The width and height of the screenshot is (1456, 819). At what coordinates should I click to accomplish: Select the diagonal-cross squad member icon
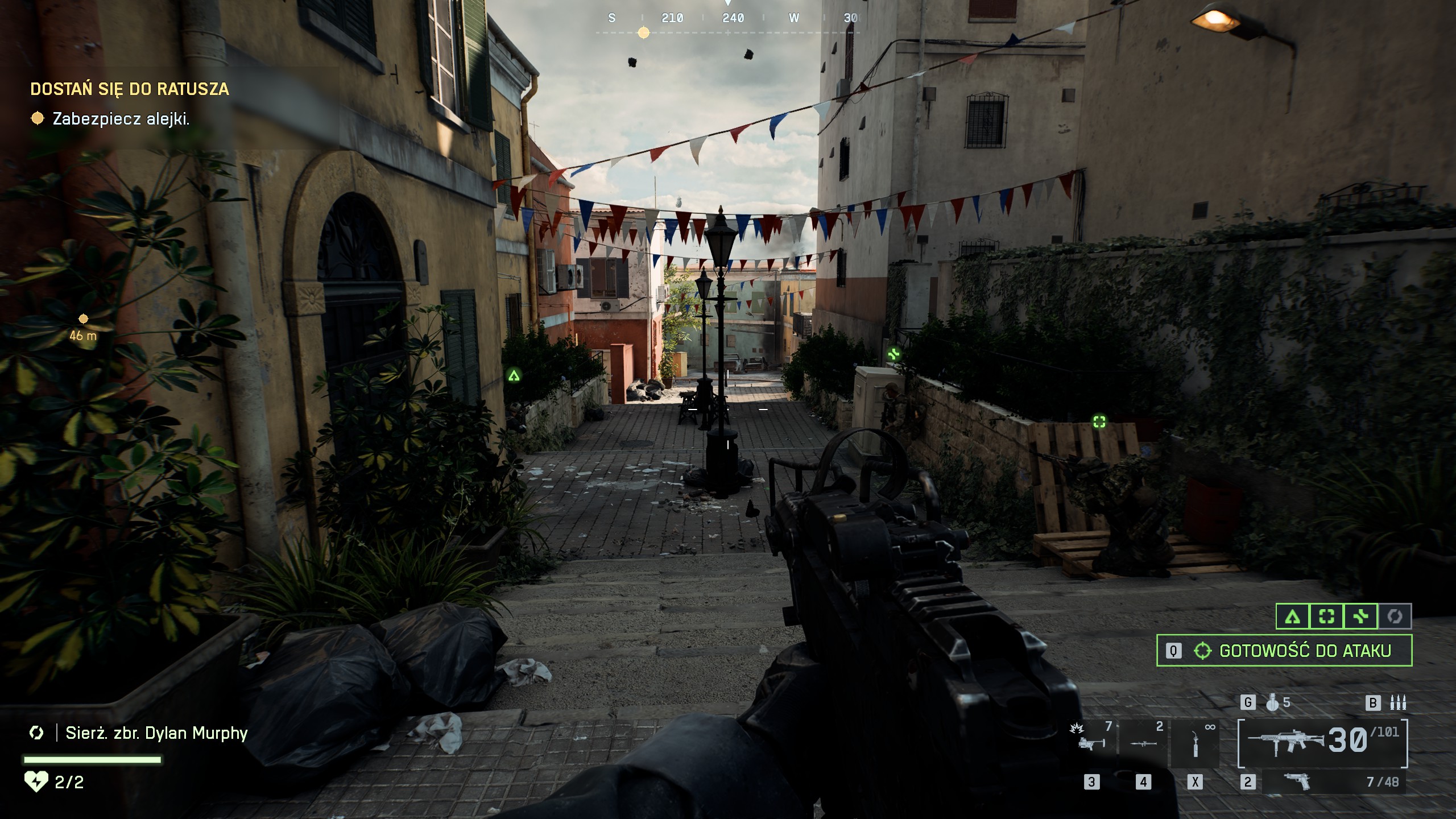(x=1360, y=617)
